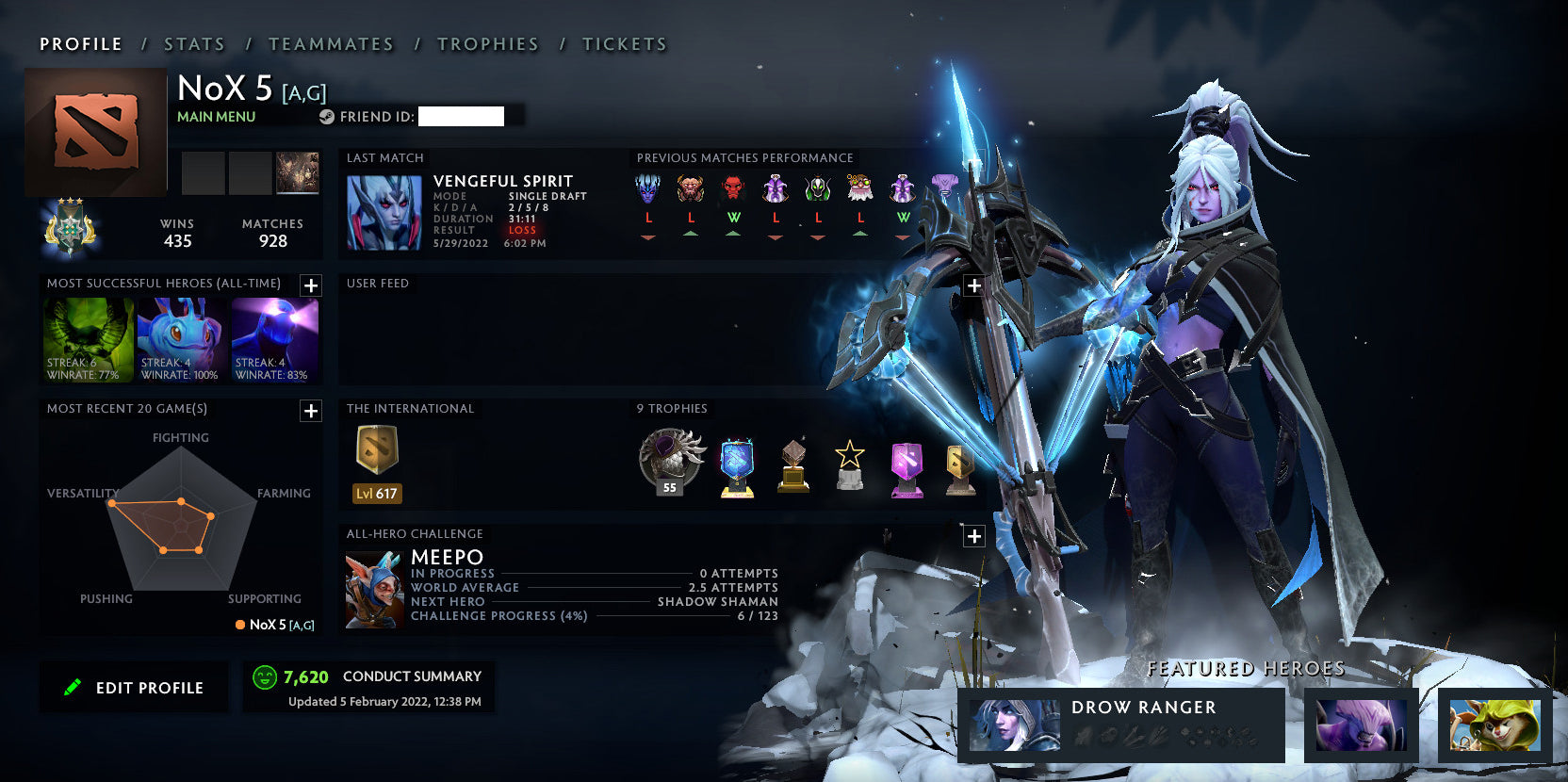Select the Vengeful Spirit last match portrait
The image size is (1568, 782).
384,212
